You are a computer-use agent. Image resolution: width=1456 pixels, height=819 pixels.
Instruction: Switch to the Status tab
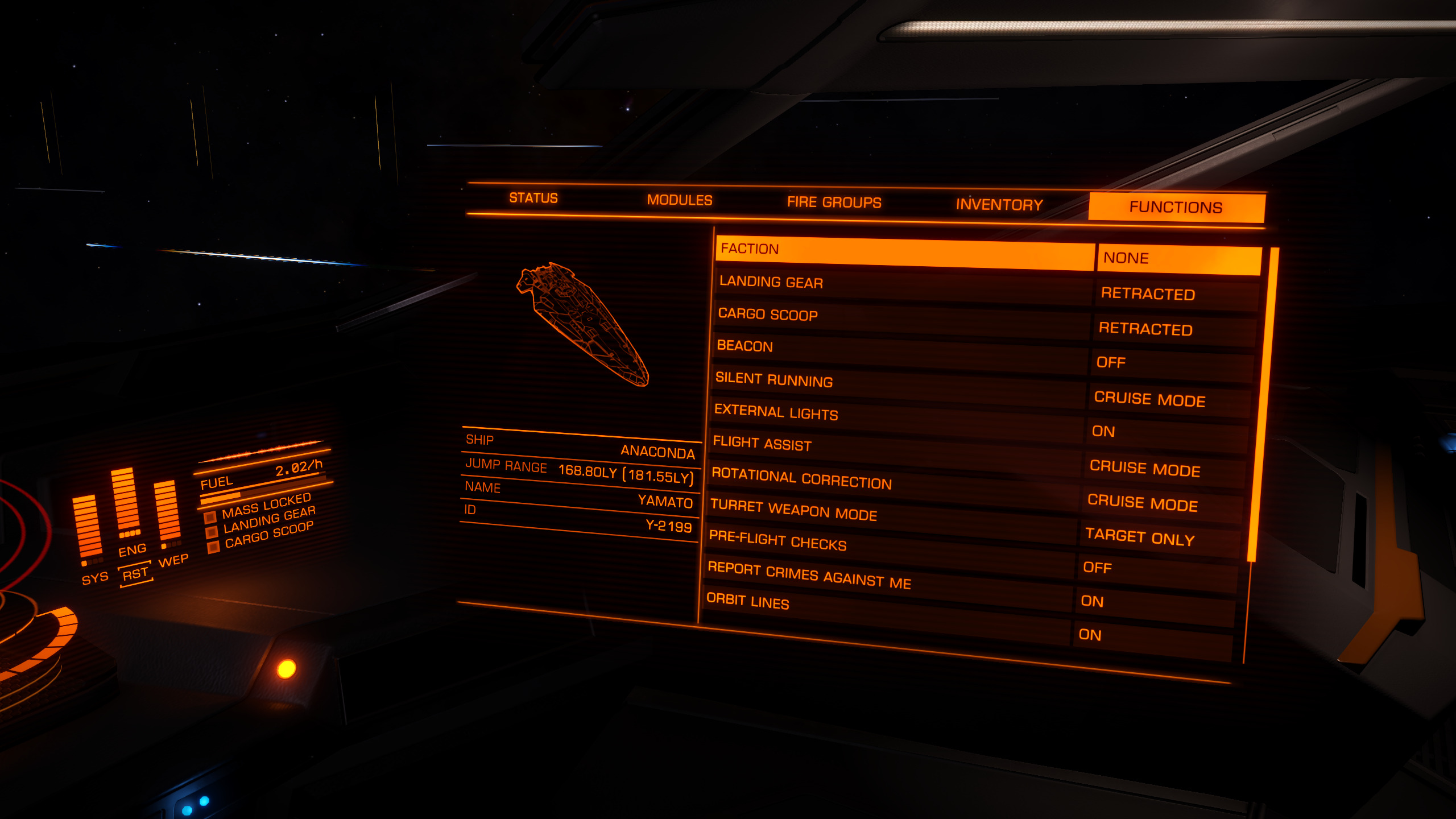pyautogui.click(x=533, y=198)
